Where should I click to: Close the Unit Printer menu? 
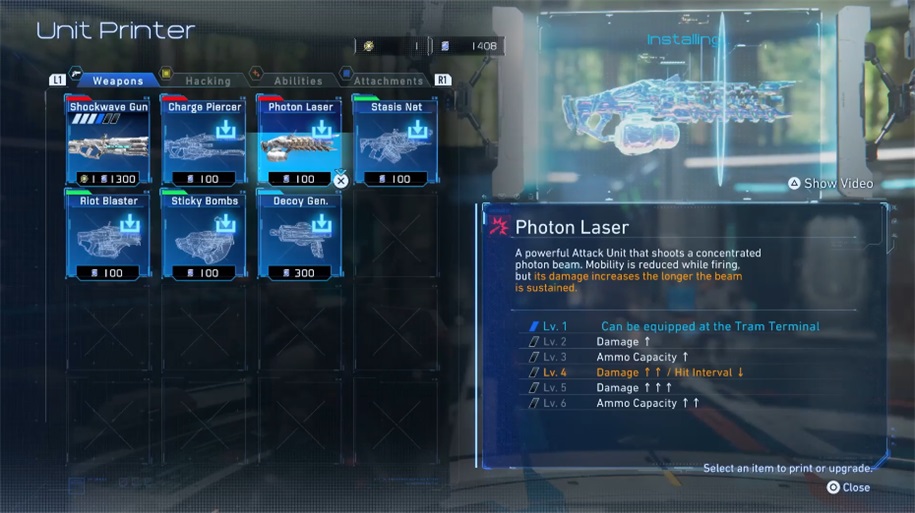click(848, 488)
